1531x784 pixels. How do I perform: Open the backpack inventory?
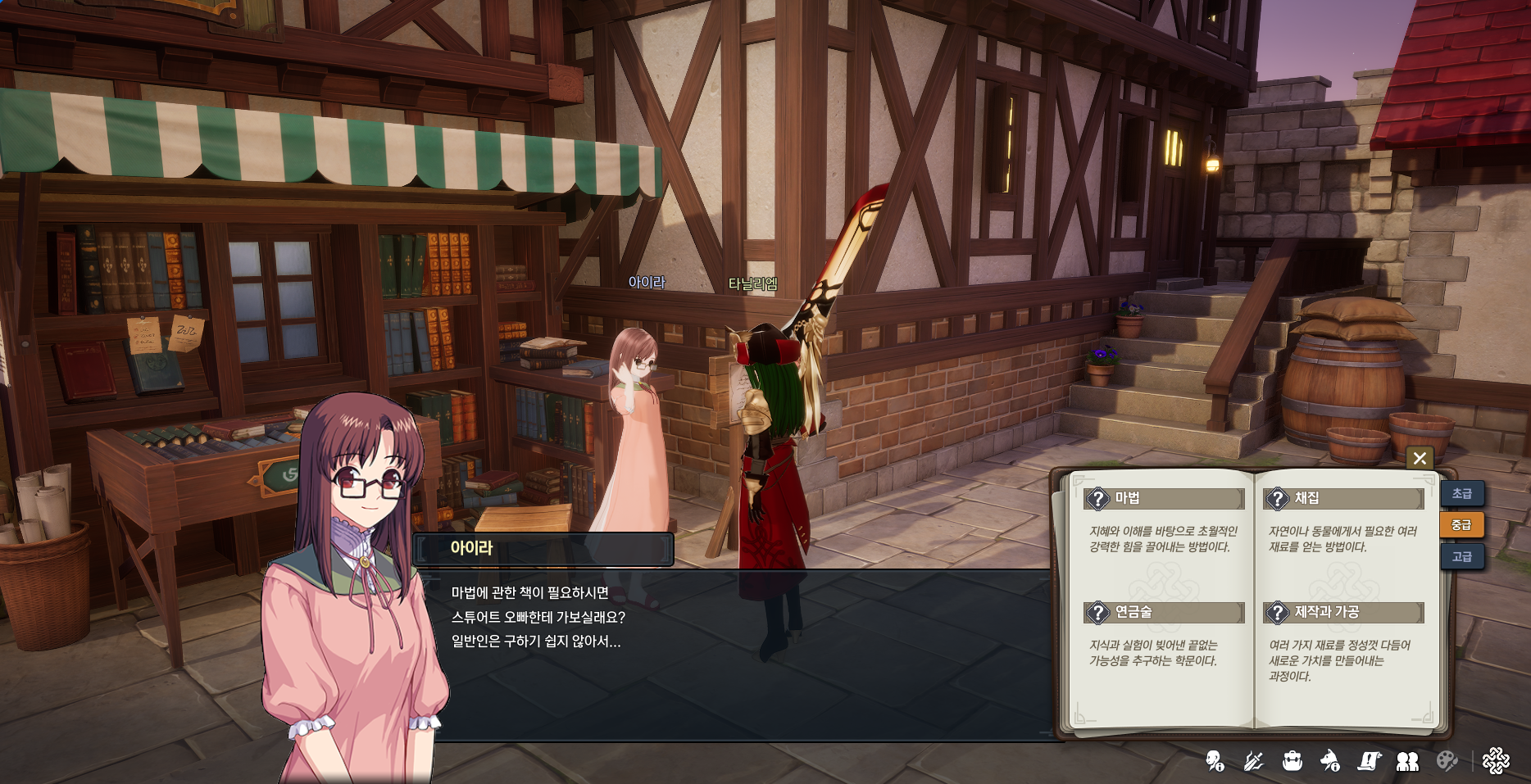[x=1292, y=761]
